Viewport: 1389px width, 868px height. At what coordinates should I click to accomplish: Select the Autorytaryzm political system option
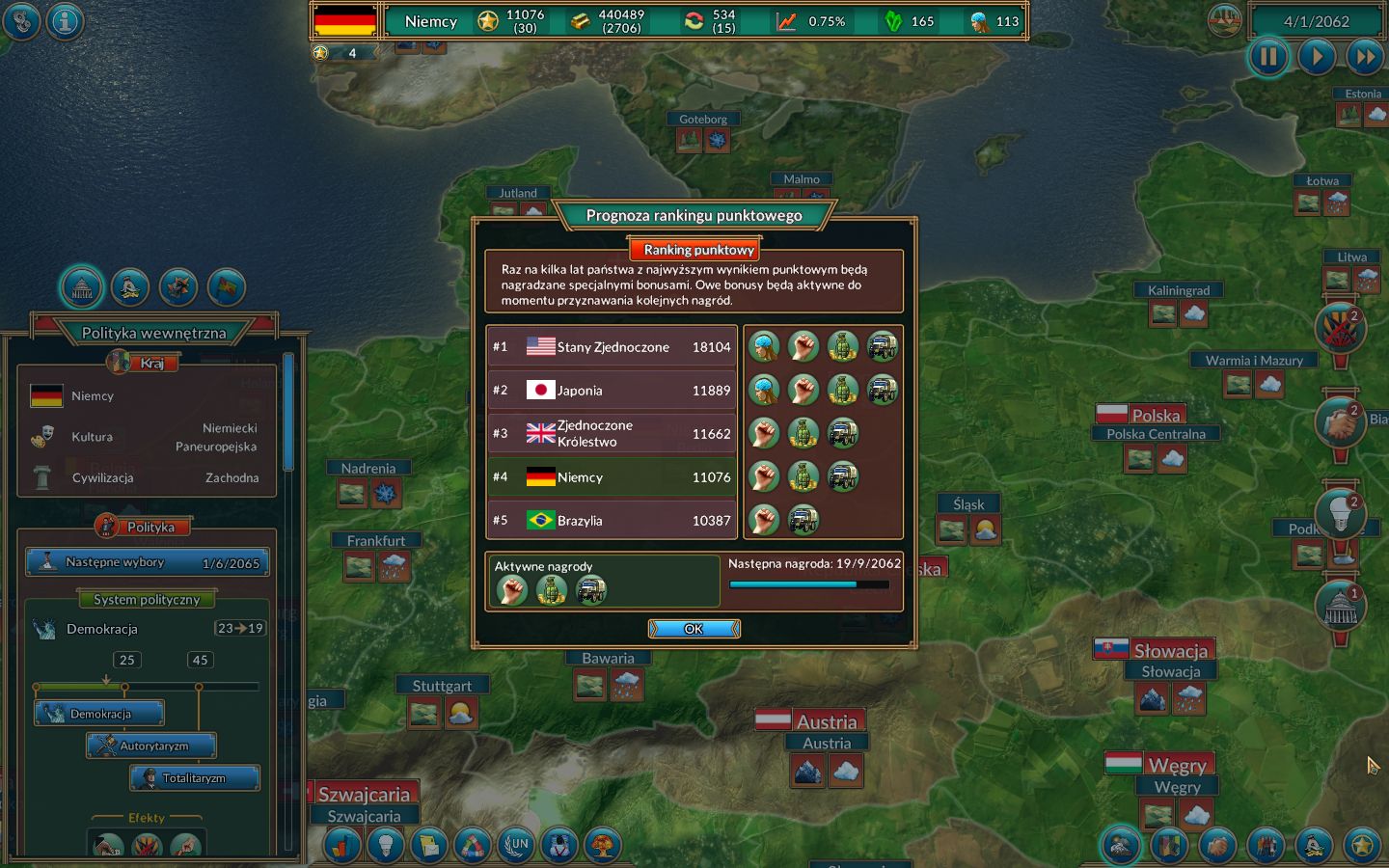(151, 745)
